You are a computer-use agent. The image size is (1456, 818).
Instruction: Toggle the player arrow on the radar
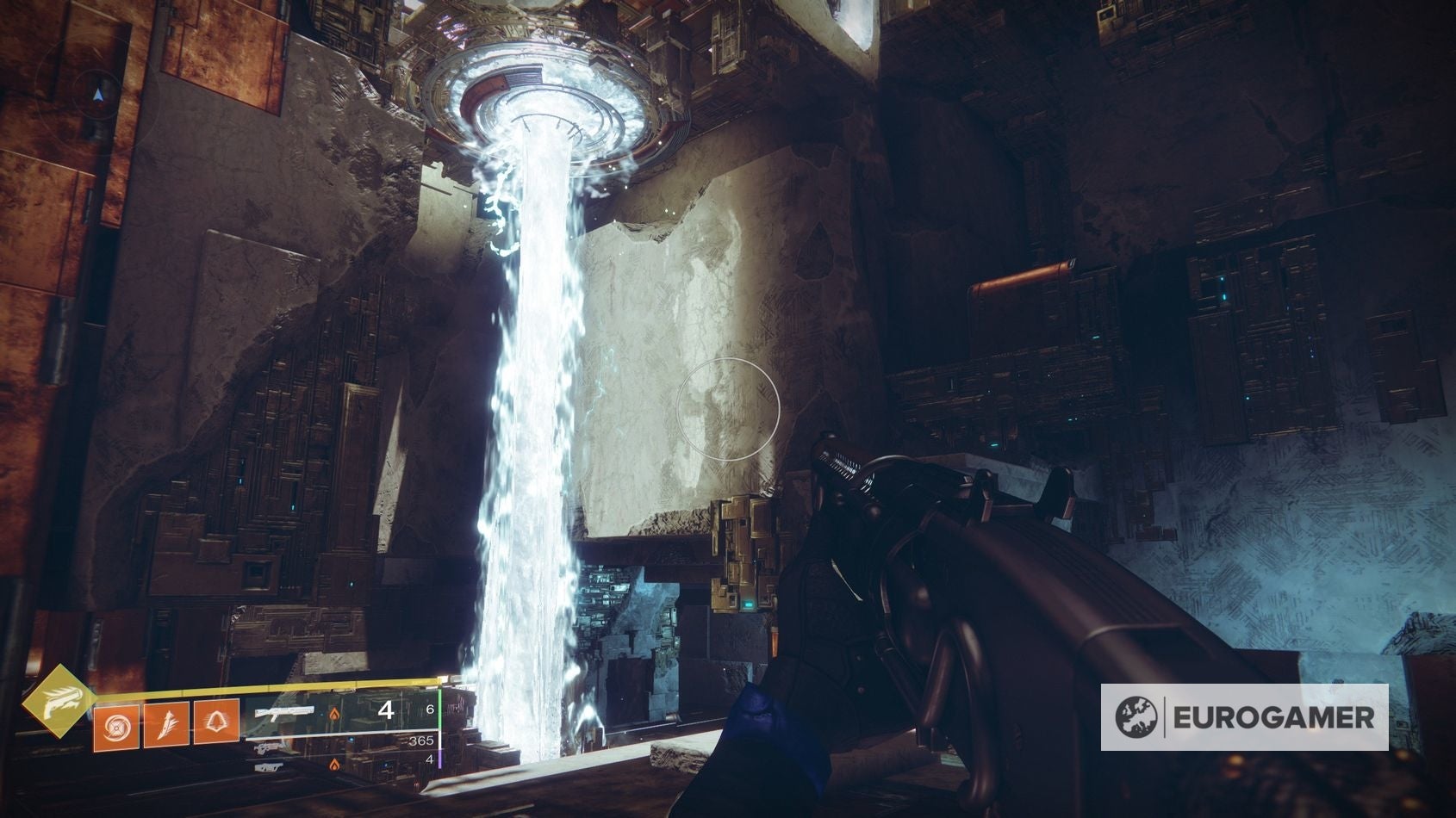point(97,92)
